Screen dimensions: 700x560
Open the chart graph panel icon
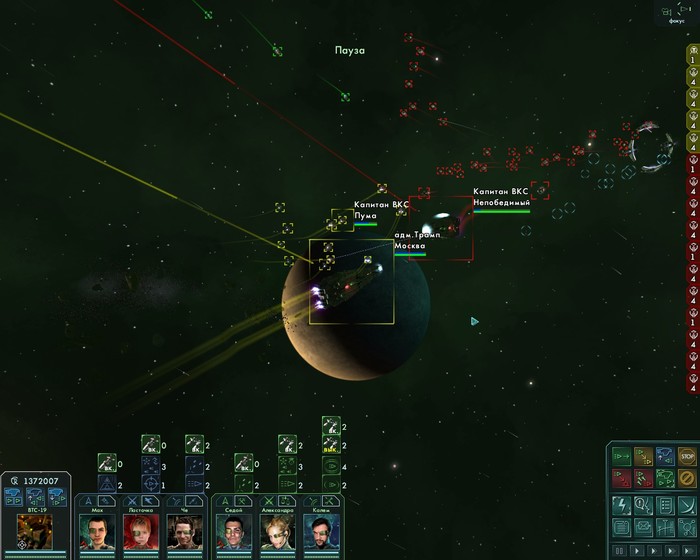[665, 527]
